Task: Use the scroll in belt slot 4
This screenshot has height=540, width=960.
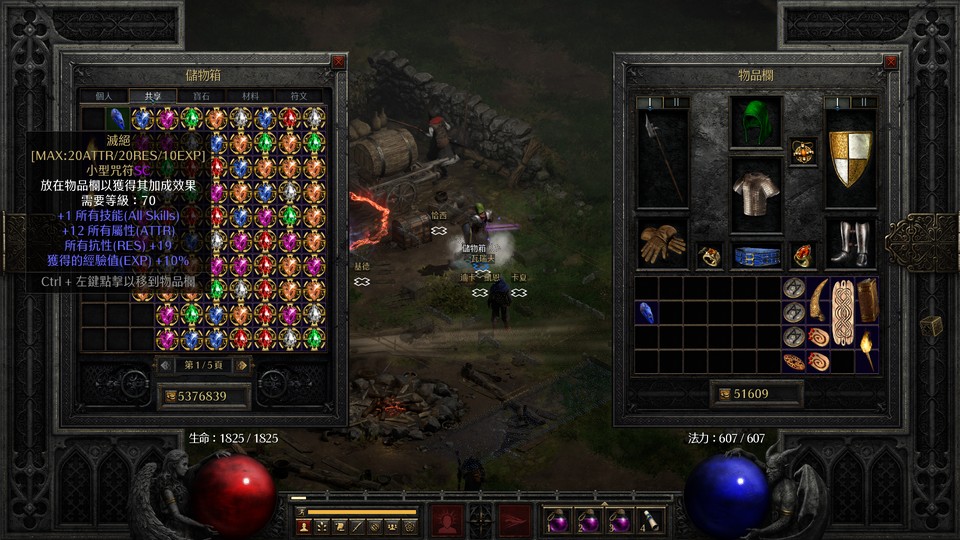Action: point(650,520)
